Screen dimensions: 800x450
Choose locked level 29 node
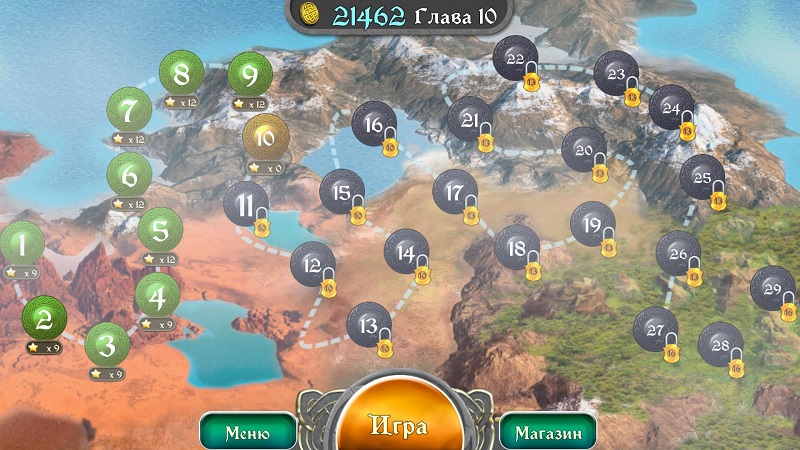(x=772, y=288)
